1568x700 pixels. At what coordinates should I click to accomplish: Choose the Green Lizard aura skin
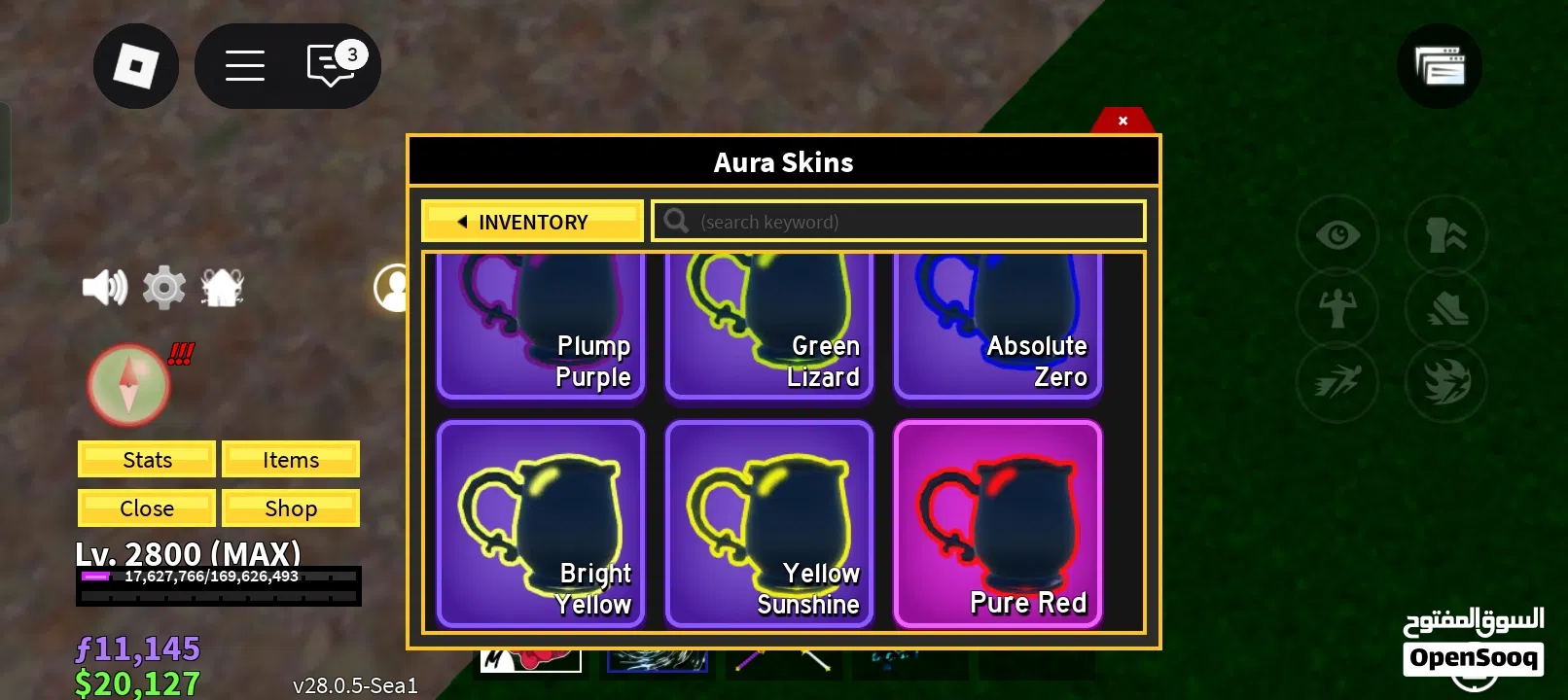pos(768,326)
